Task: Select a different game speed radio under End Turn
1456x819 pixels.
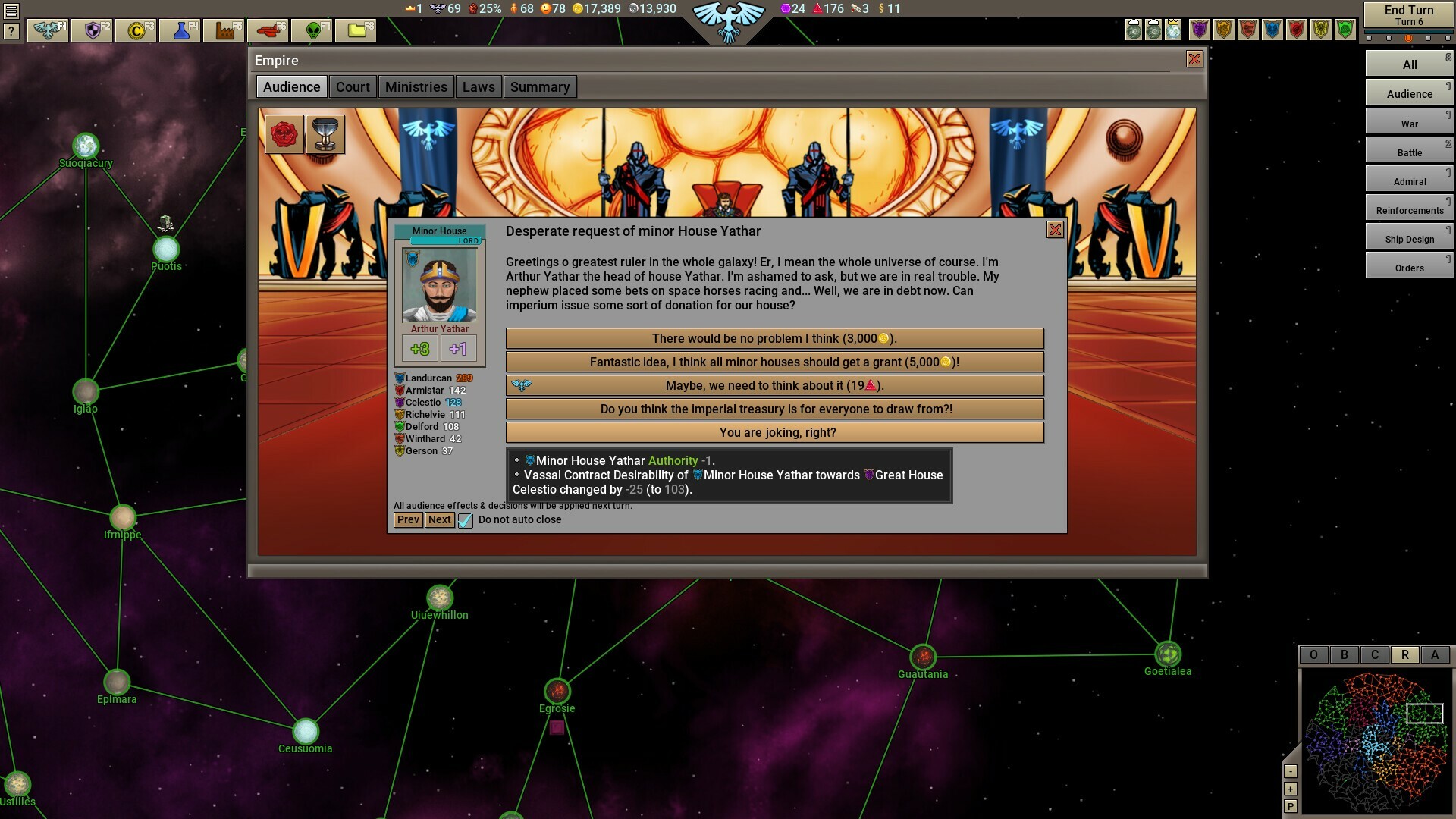Action: (1389, 38)
